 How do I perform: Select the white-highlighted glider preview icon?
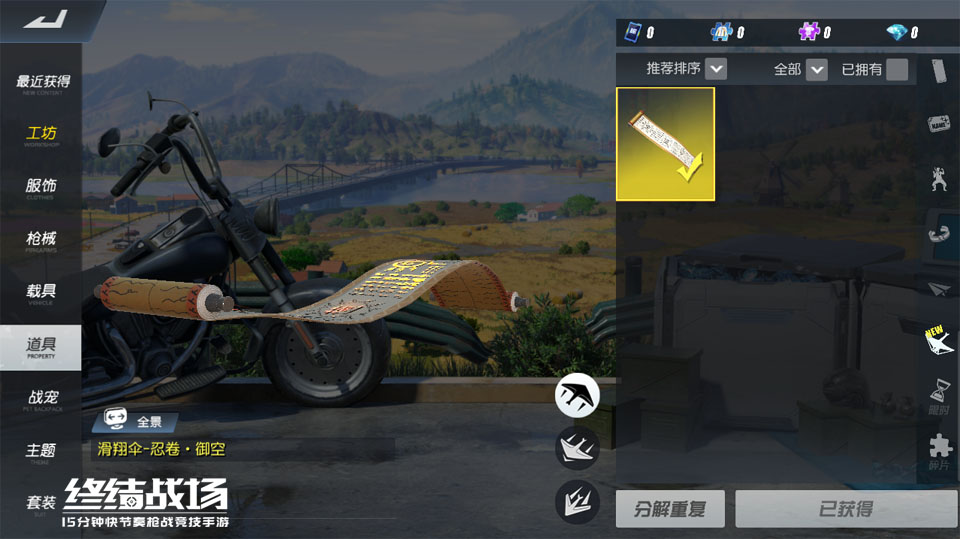click(x=577, y=394)
